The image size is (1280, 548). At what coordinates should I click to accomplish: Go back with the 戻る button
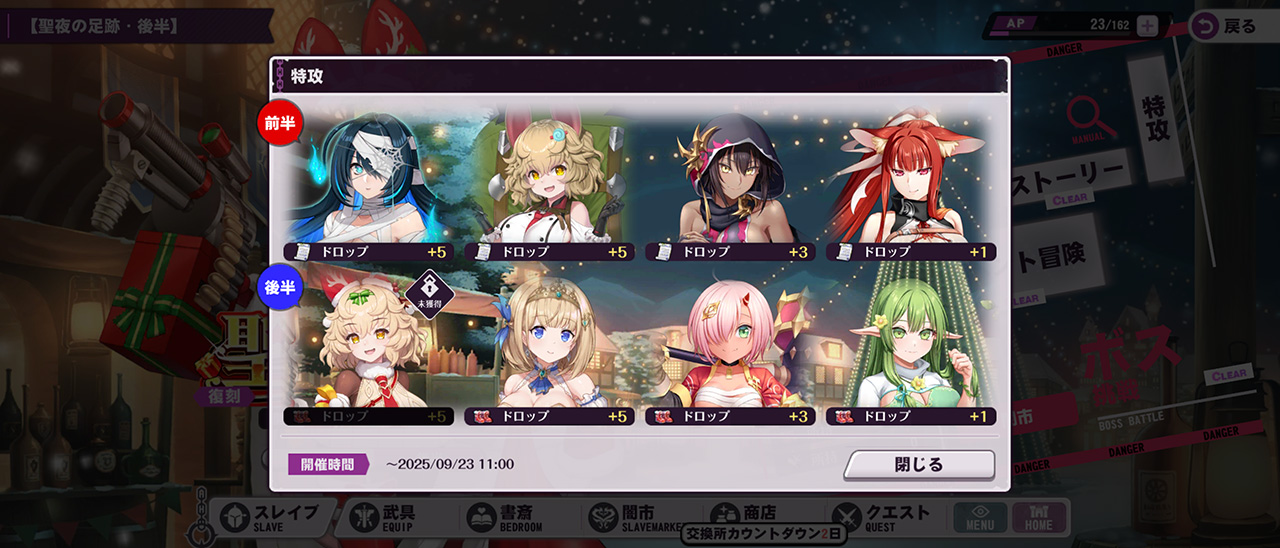[x=1226, y=27]
